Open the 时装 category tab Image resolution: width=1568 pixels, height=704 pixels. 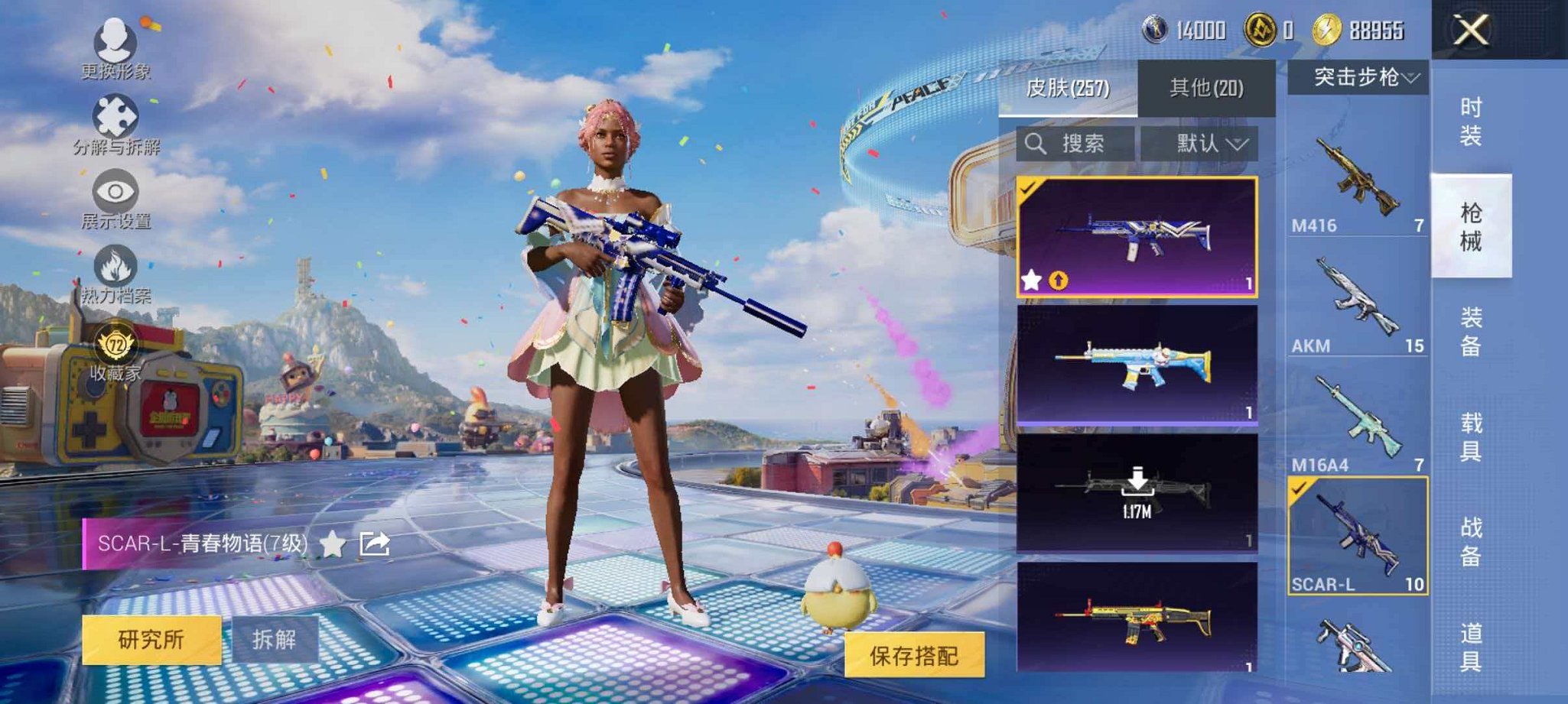(x=1469, y=122)
